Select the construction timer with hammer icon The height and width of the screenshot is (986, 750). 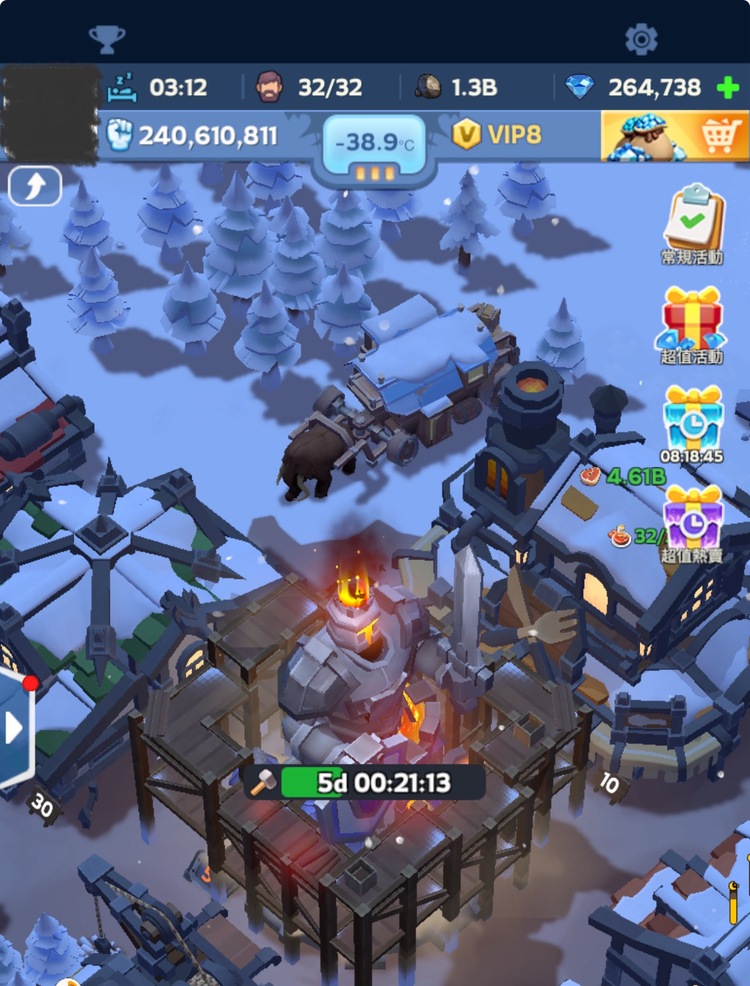pos(365,782)
